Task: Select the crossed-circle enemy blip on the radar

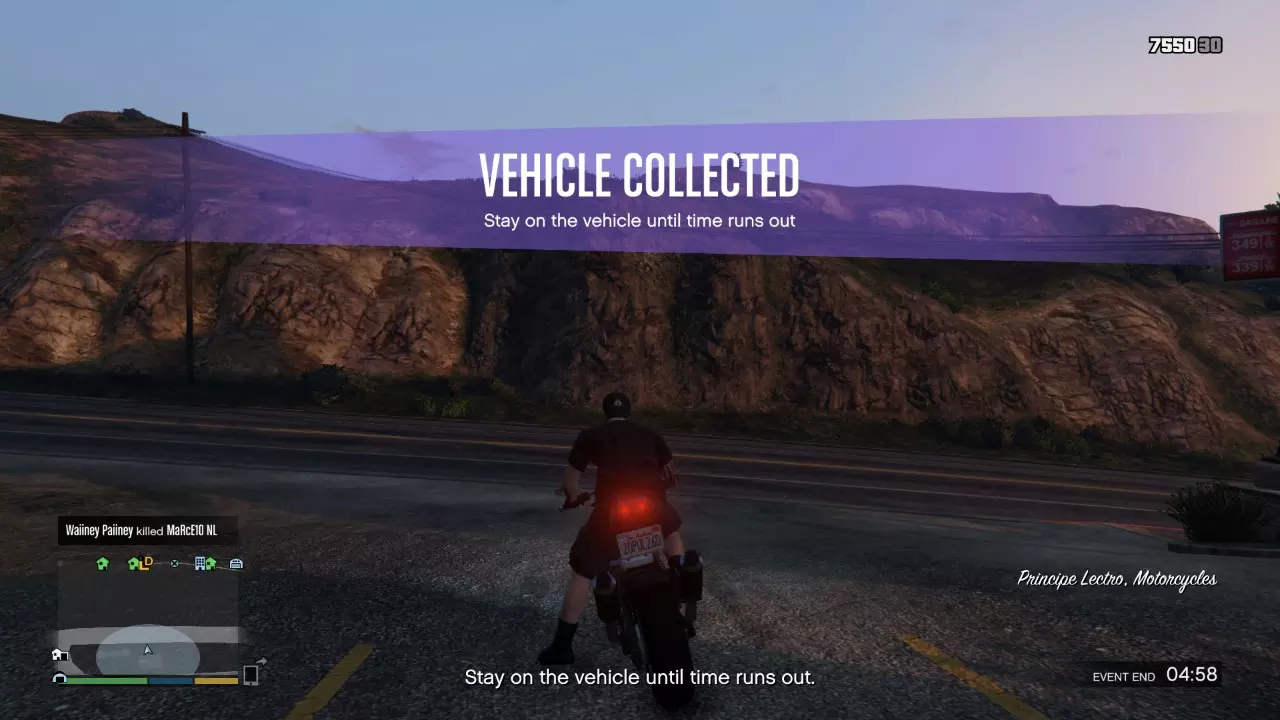Action: pyautogui.click(x=174, y=564)
